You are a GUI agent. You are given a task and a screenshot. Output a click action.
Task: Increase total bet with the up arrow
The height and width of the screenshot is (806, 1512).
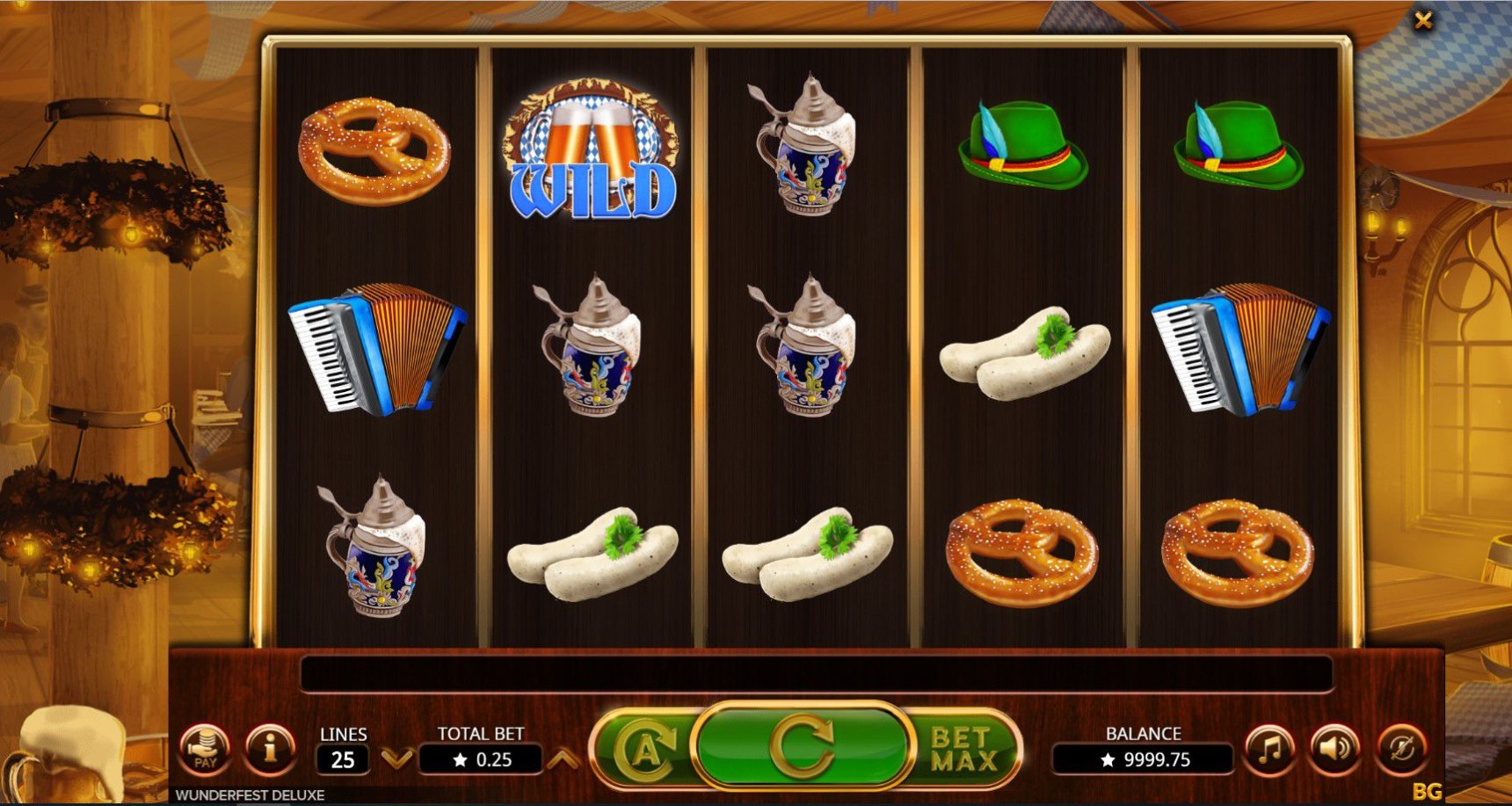tap(563, 759)
